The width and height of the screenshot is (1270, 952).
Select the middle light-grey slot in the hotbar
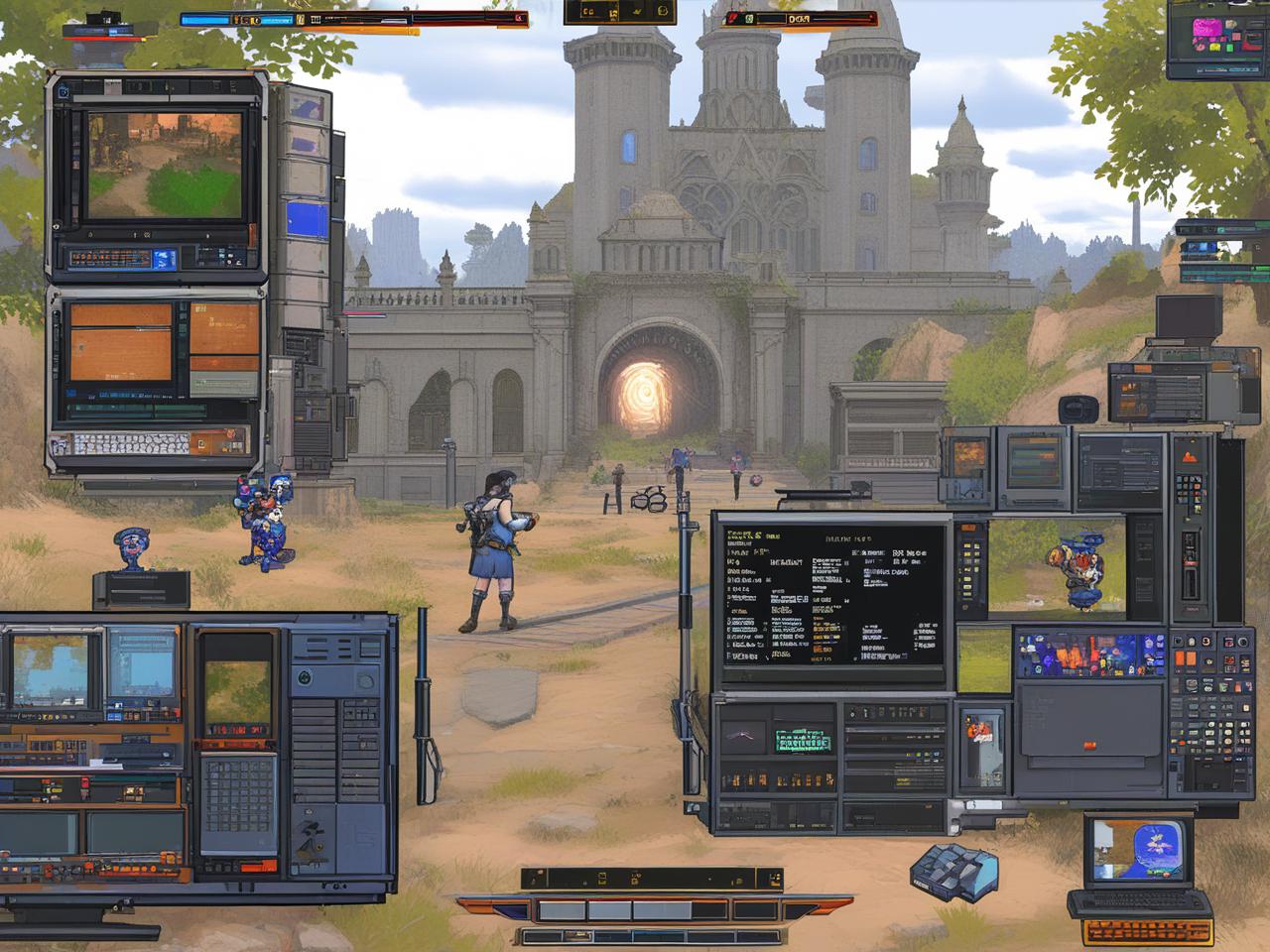(x=609, y=909)
